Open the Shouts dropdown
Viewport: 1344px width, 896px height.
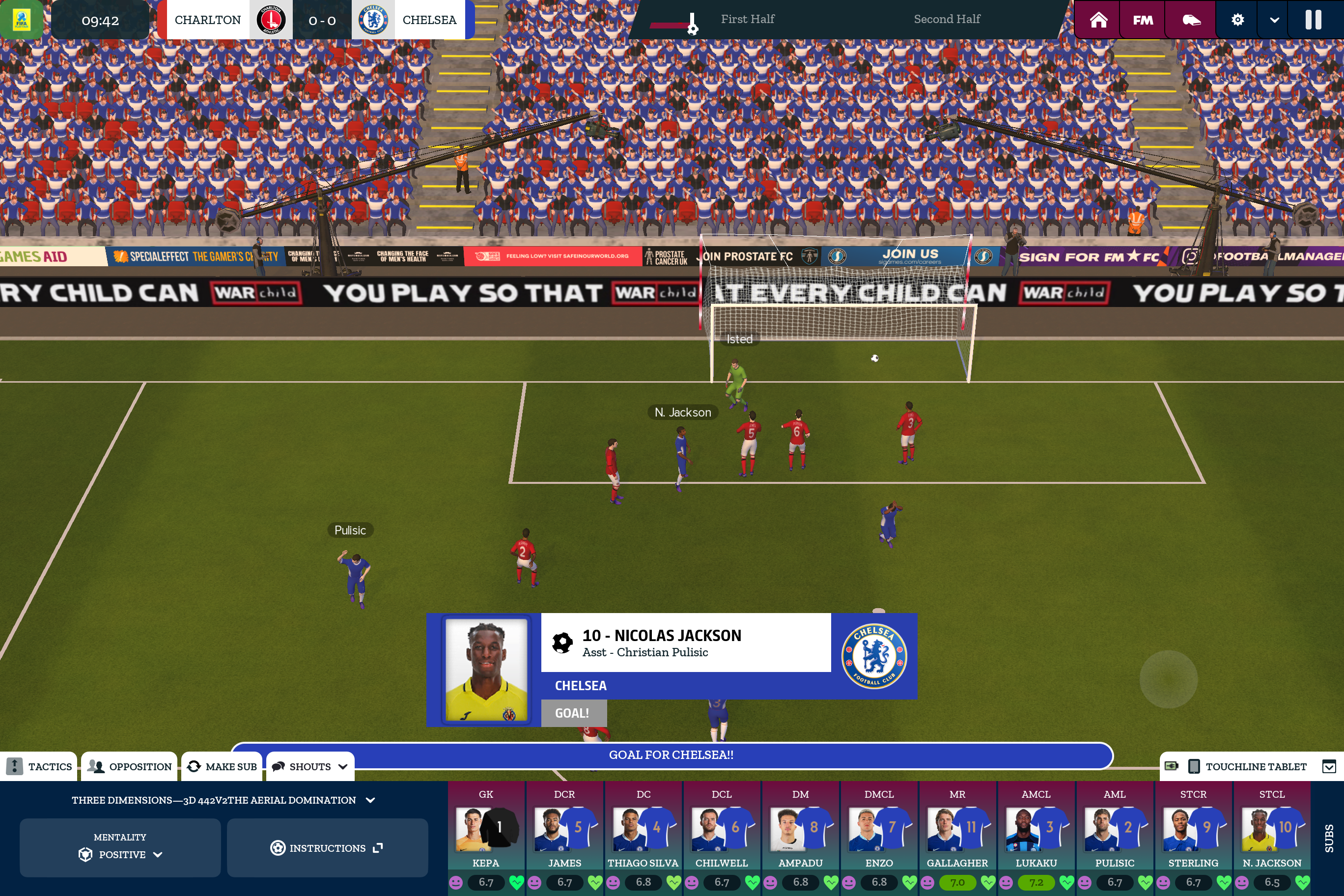tap(310, 766)
